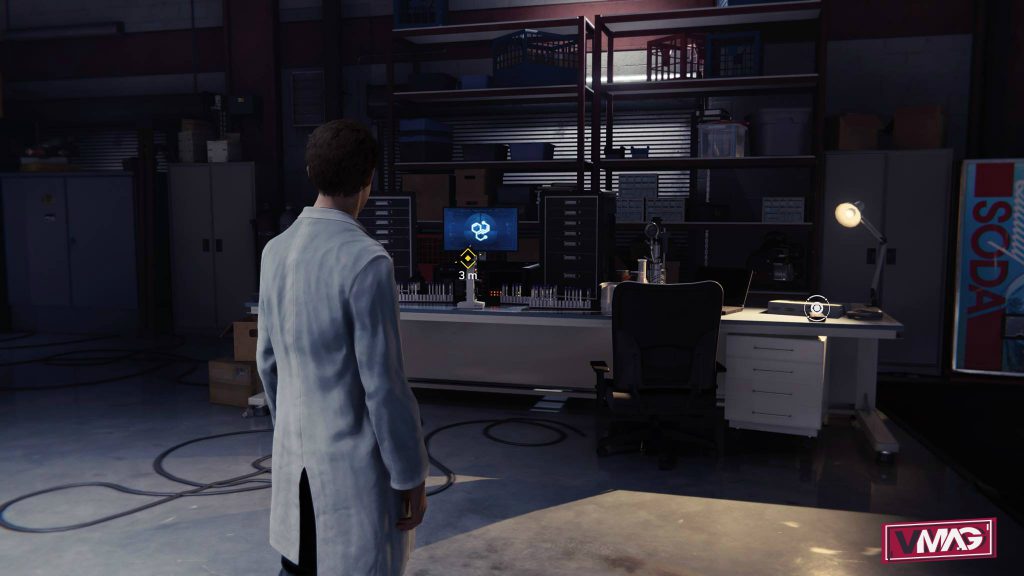Viewport: 1024px width, 576px height.
Task: Click the white circular interaction marker
Action: pyautogui.click(x=817, y=308)
